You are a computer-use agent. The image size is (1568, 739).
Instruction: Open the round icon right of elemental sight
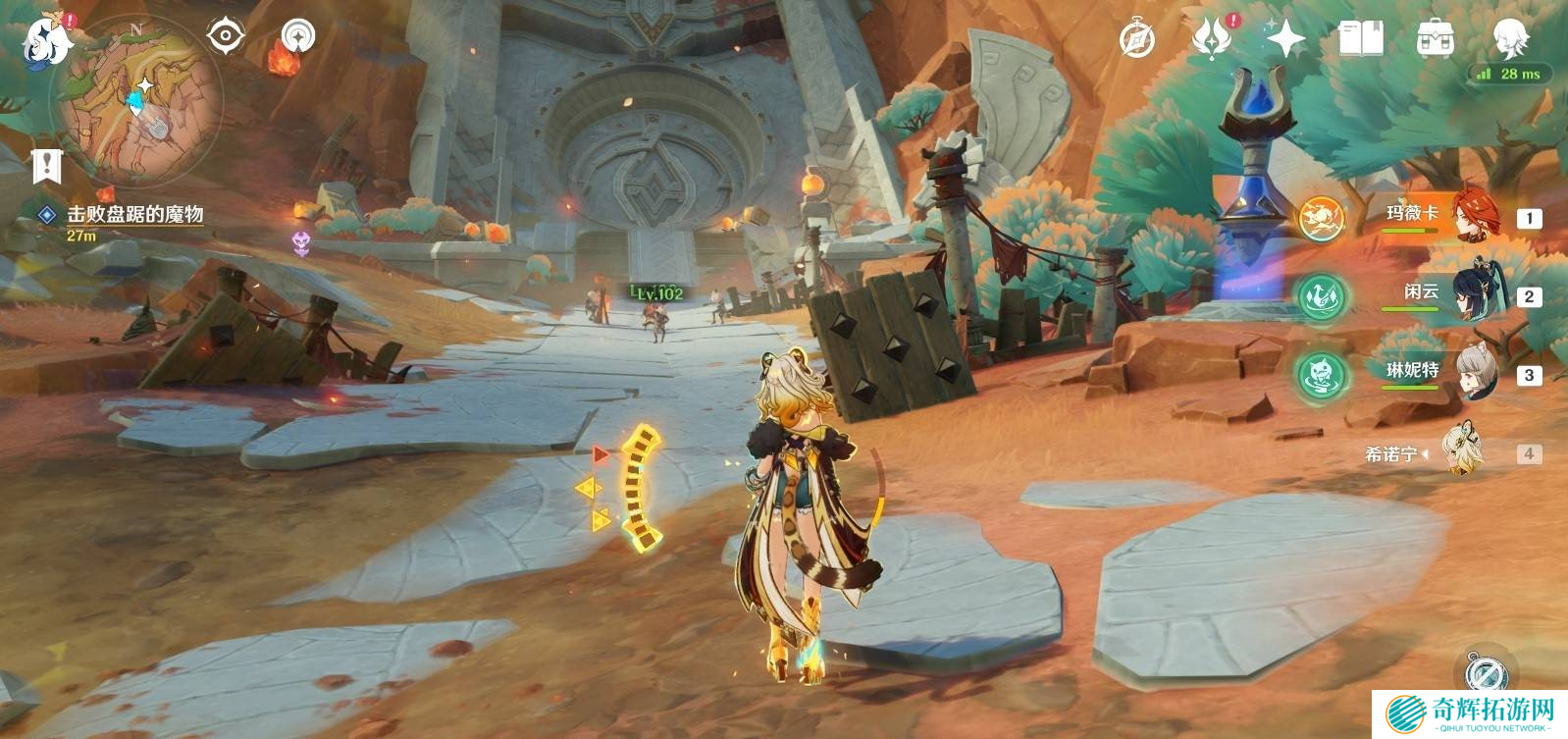click(298, 37)
